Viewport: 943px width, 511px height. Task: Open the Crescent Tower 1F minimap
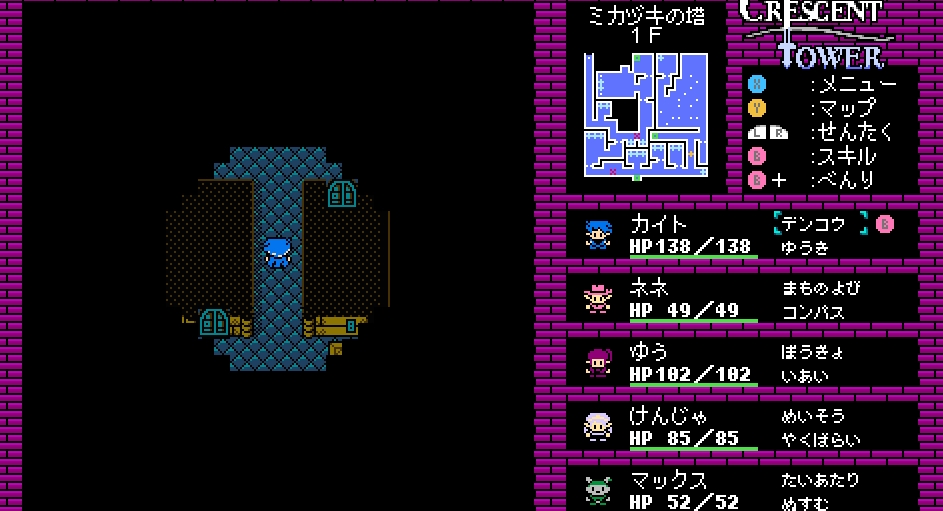[646, 116]
